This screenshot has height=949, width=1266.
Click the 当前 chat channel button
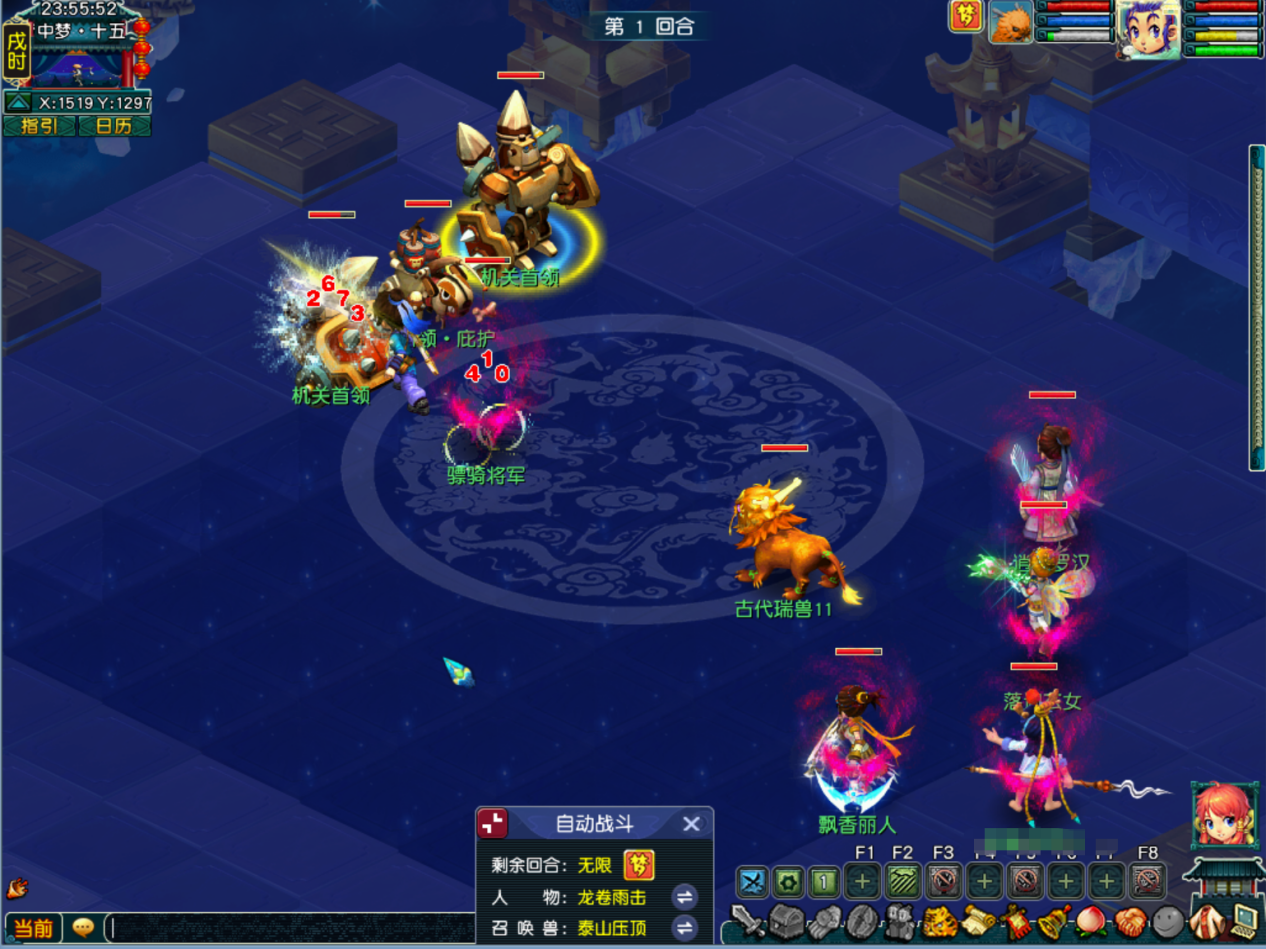[33, 928]
